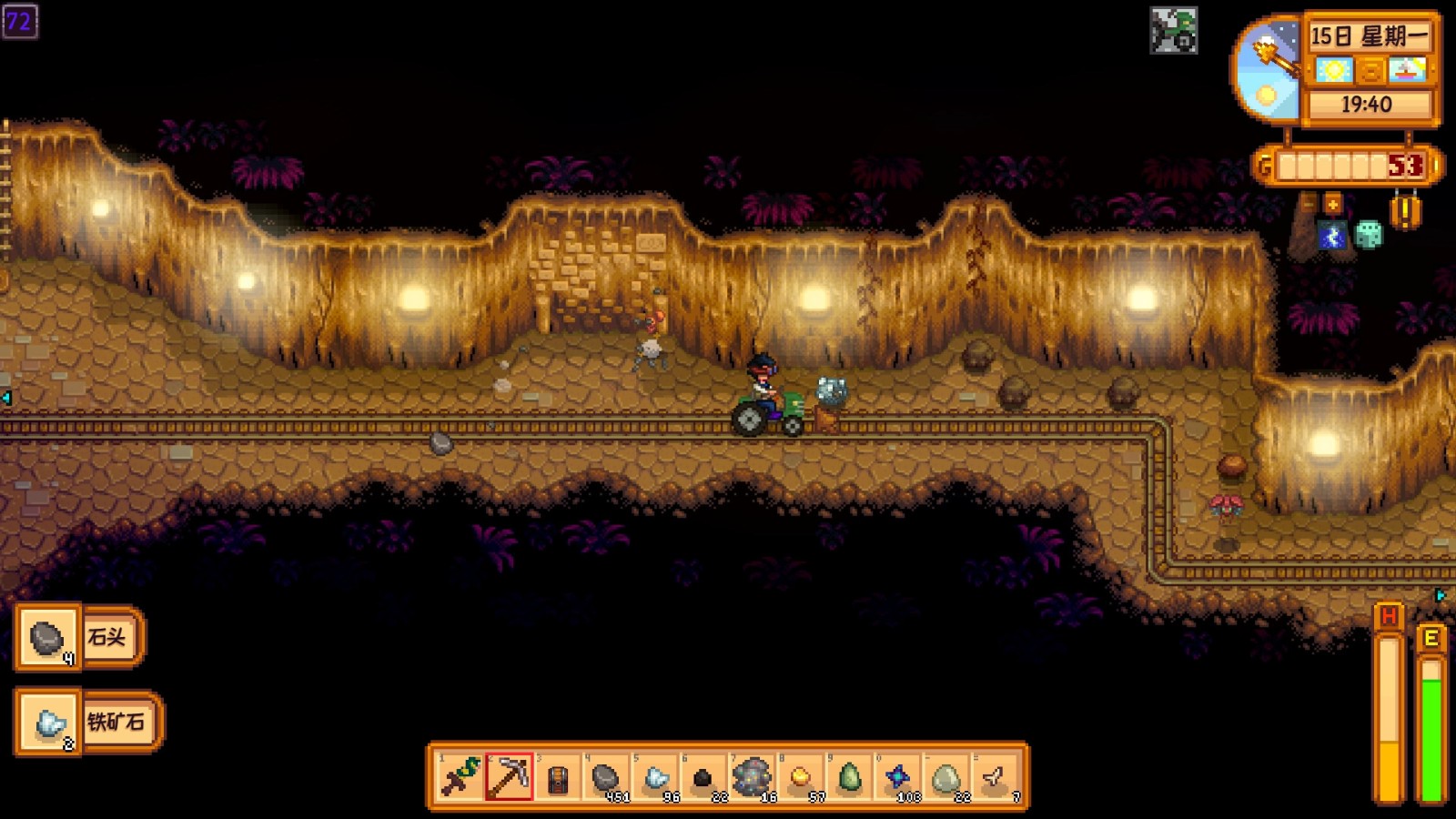
Task: Click the teal dice buff icon
Action: 1369,236
